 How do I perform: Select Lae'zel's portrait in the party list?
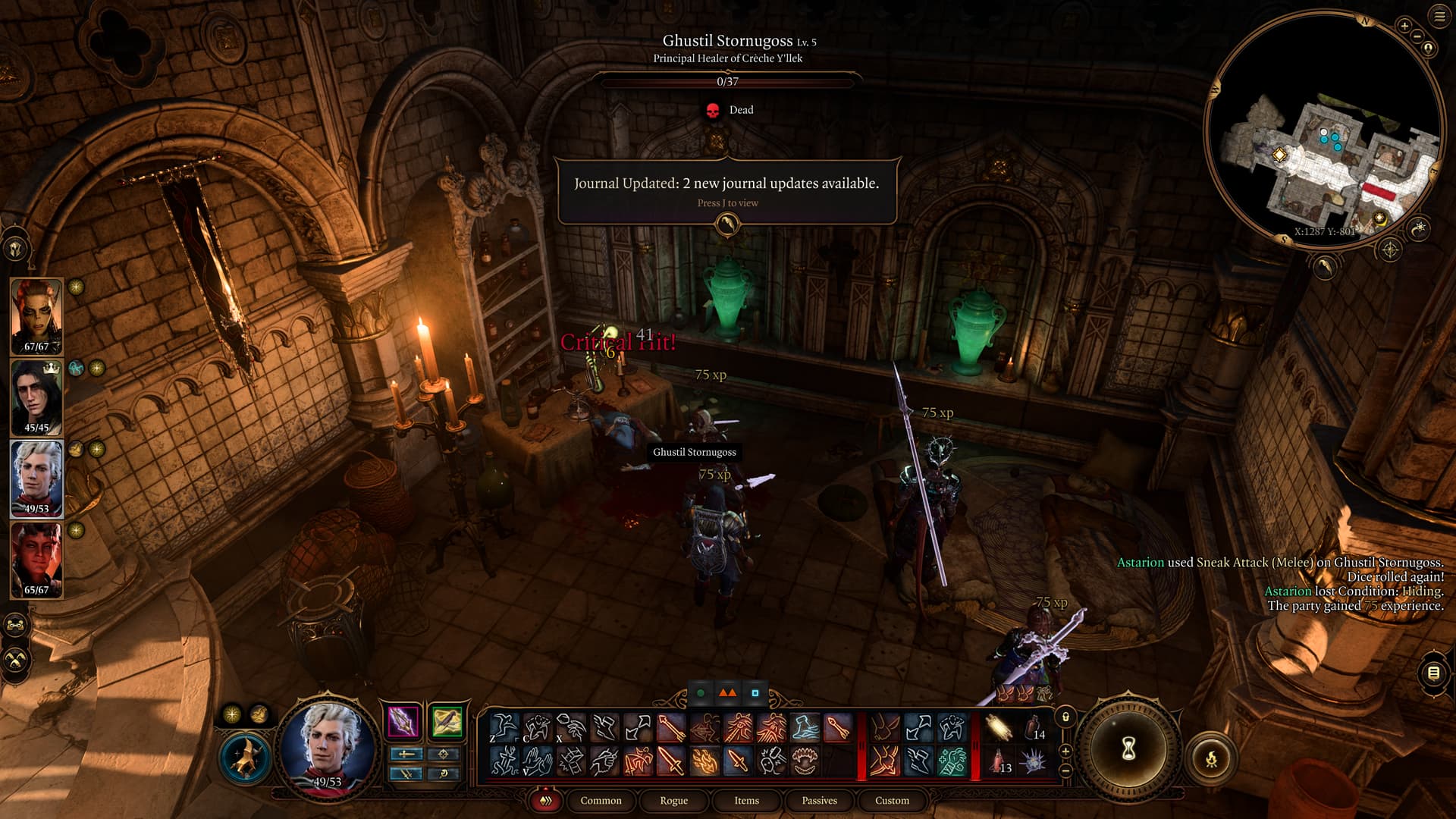(x=36, y=315)
